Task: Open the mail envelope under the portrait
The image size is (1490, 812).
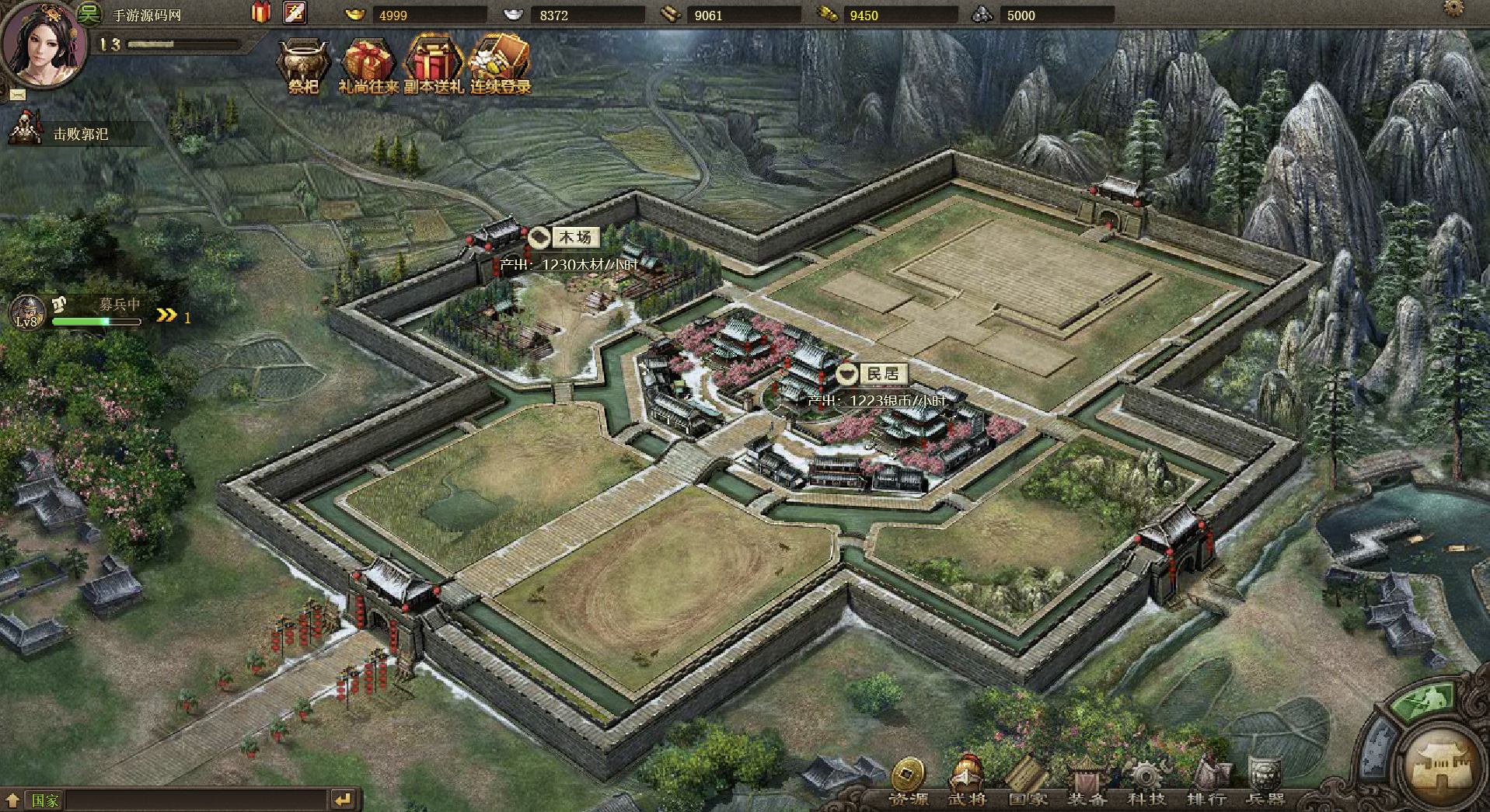Action: tap(18, 95)
